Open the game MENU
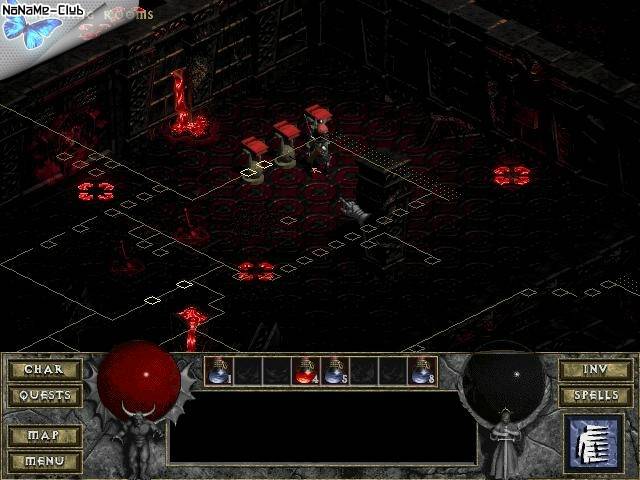The image size is (640, 480). tap(44, 461)
